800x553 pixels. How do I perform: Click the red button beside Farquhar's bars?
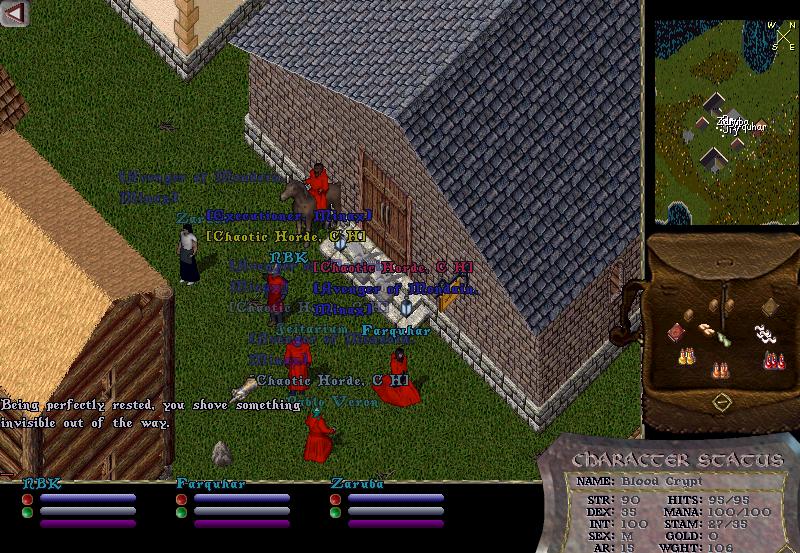[x=182, y=499]
